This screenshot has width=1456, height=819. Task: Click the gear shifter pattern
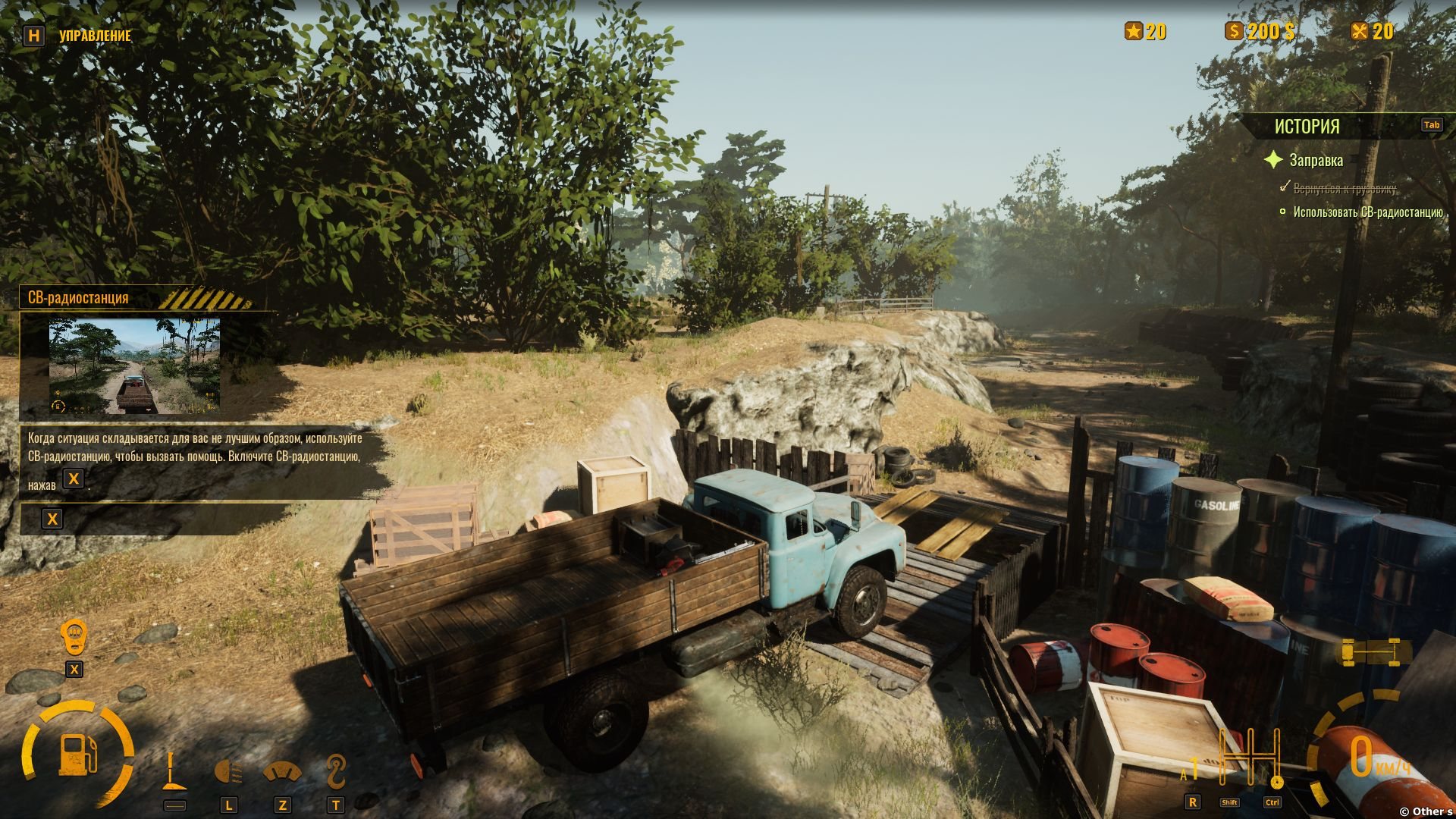click(1249, 758)
